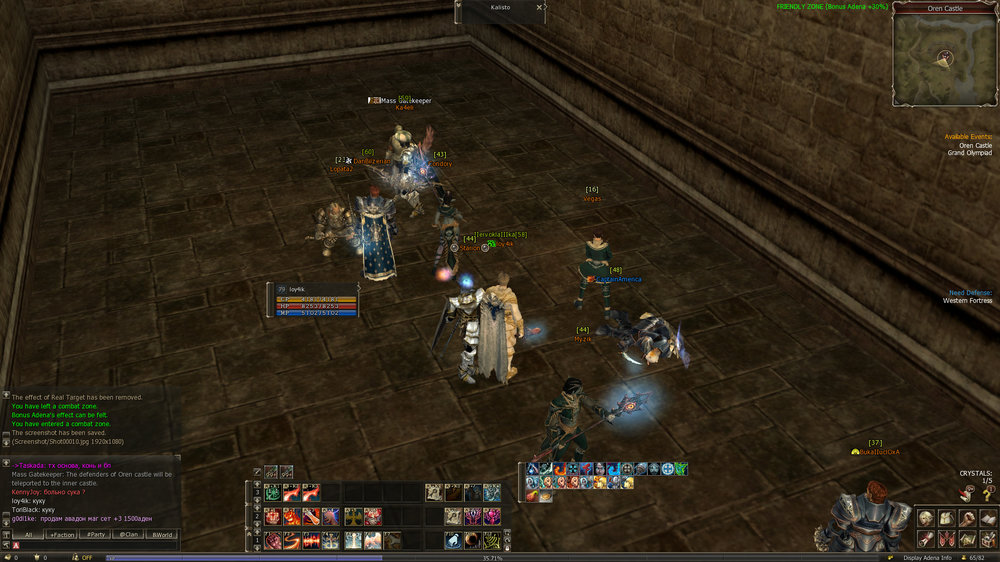Viewport: 1000px width, 562px height.
Task: Show the World chat tab
Action: [161, 535]
